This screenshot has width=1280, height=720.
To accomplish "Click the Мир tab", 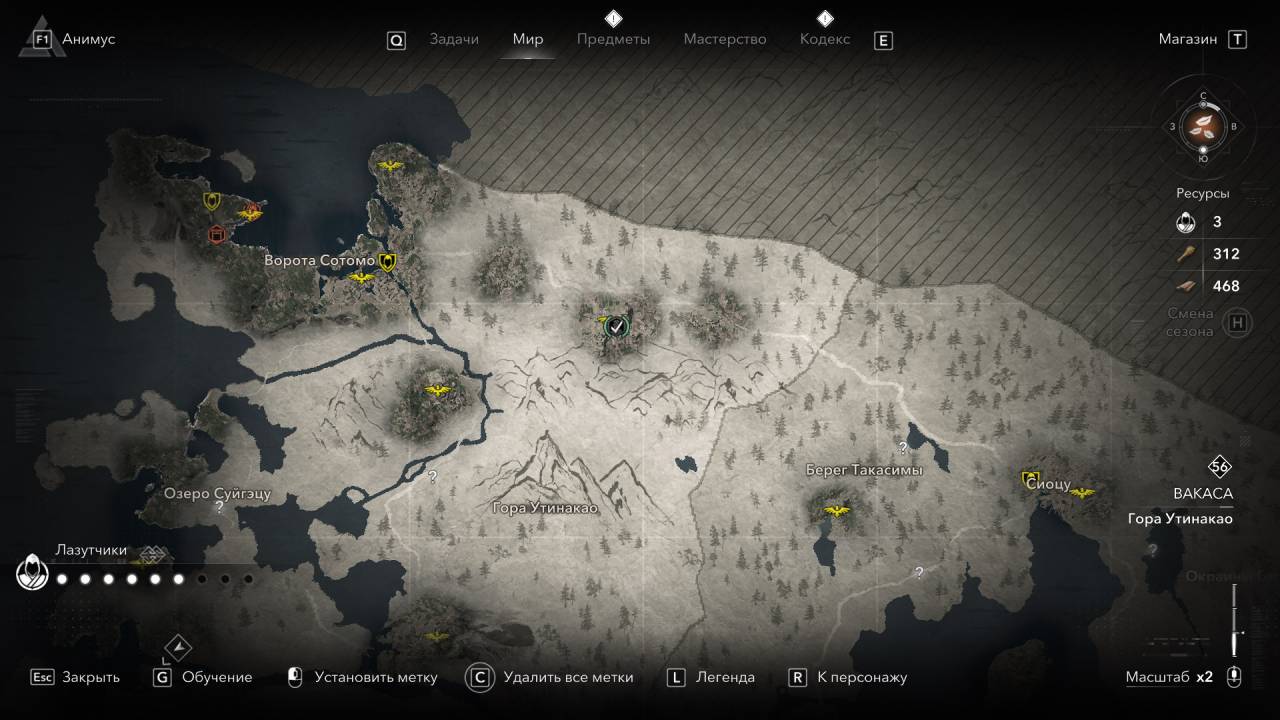I will coord(528,39).
